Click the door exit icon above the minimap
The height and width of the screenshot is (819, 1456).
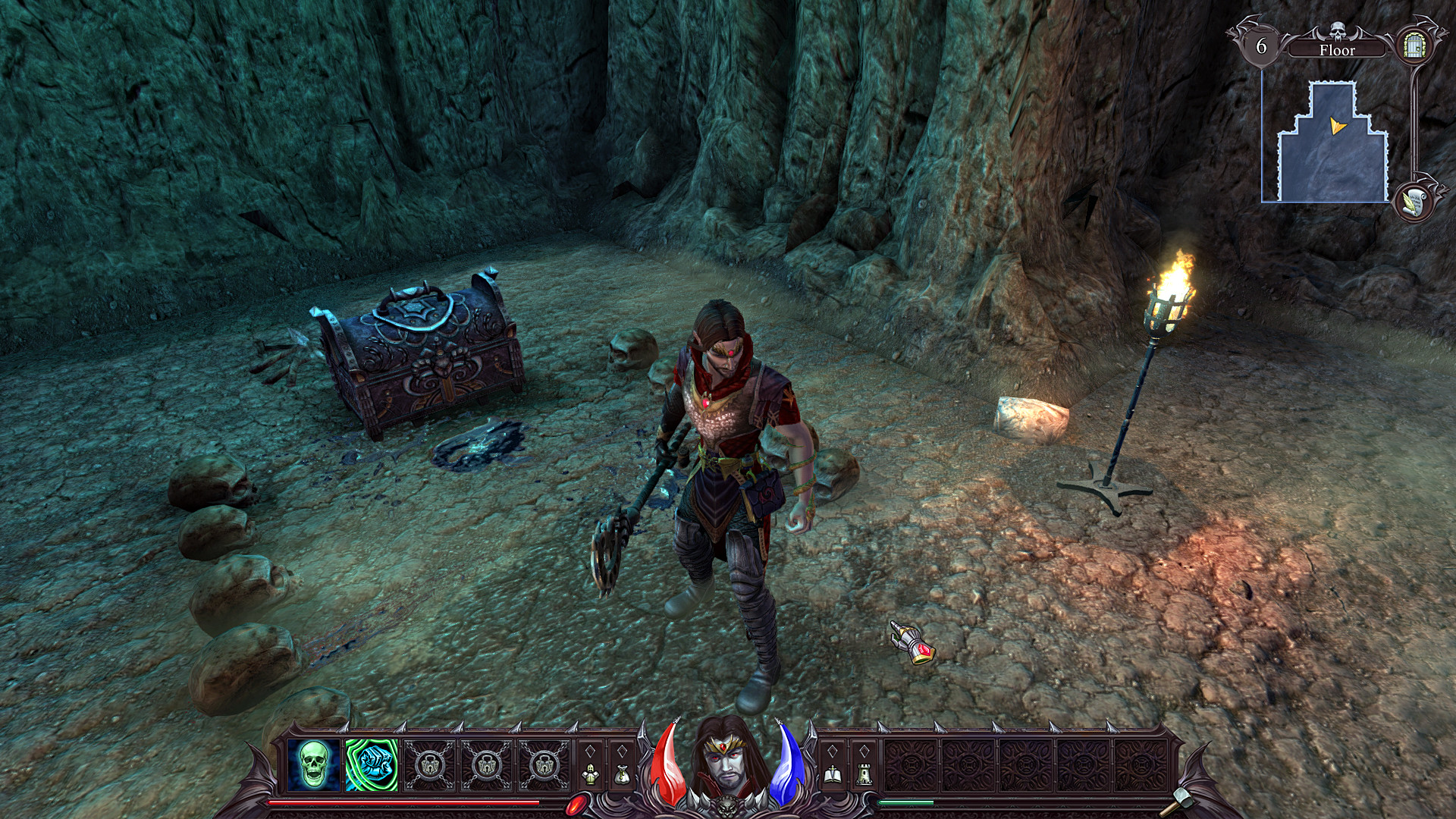tap(1413, 47)
